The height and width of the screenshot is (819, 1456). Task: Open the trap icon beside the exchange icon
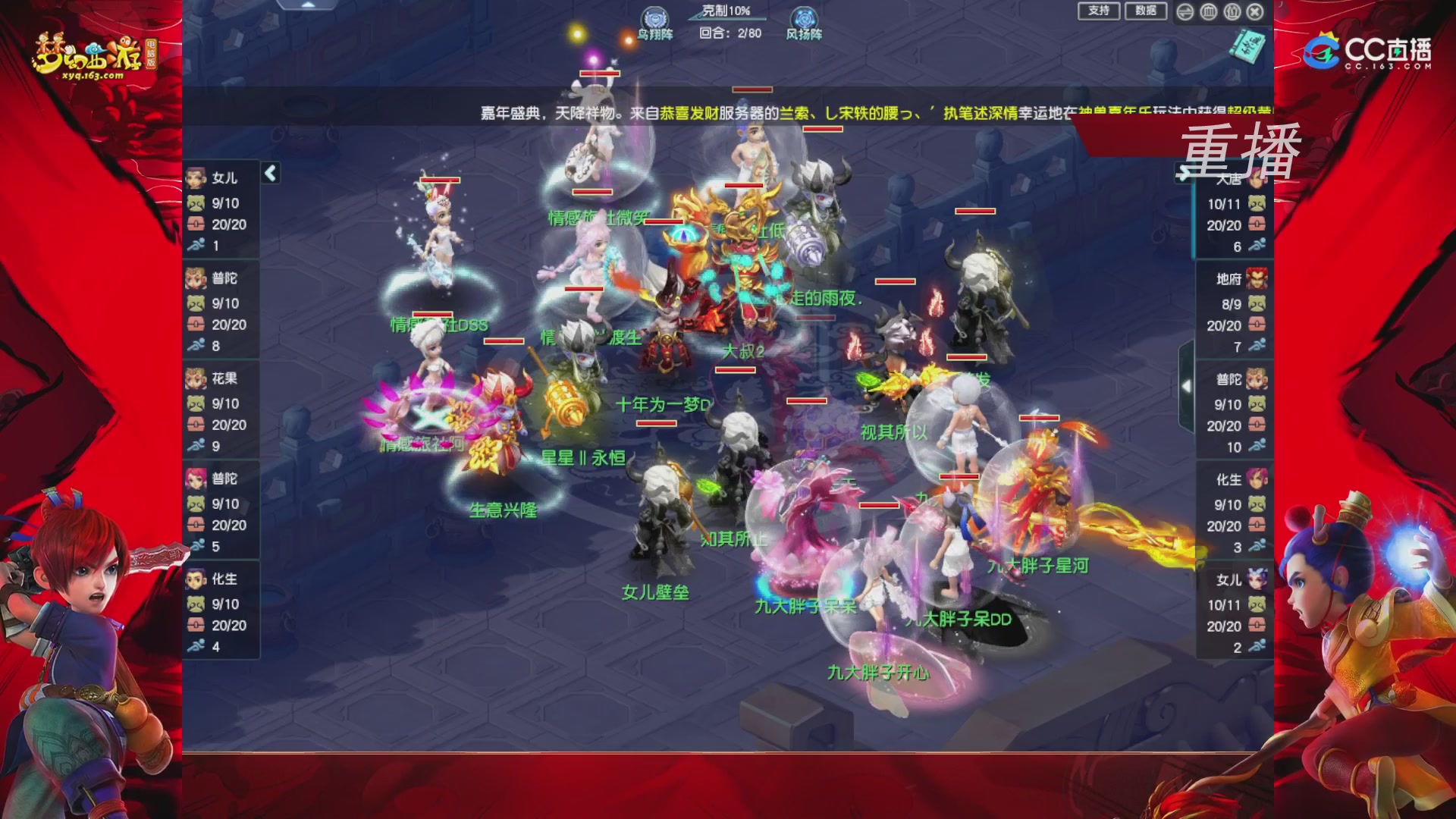click(x=1208, y=12)
